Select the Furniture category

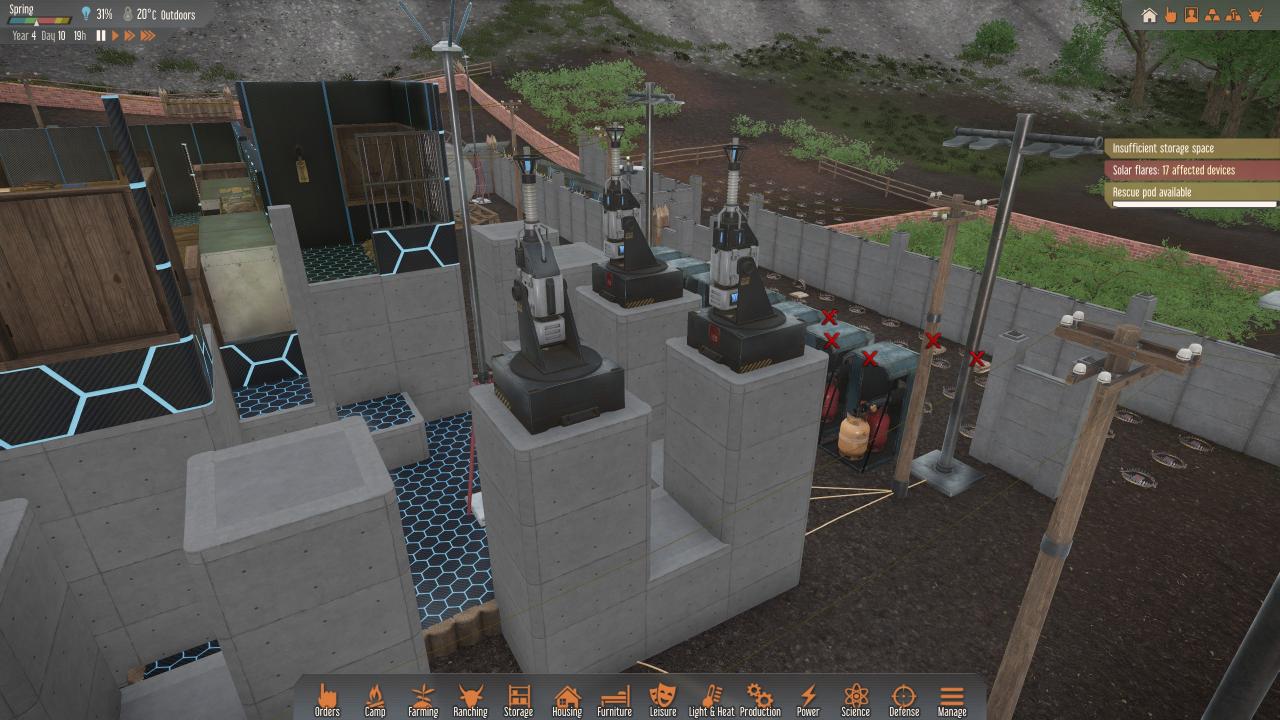[614, 699]
